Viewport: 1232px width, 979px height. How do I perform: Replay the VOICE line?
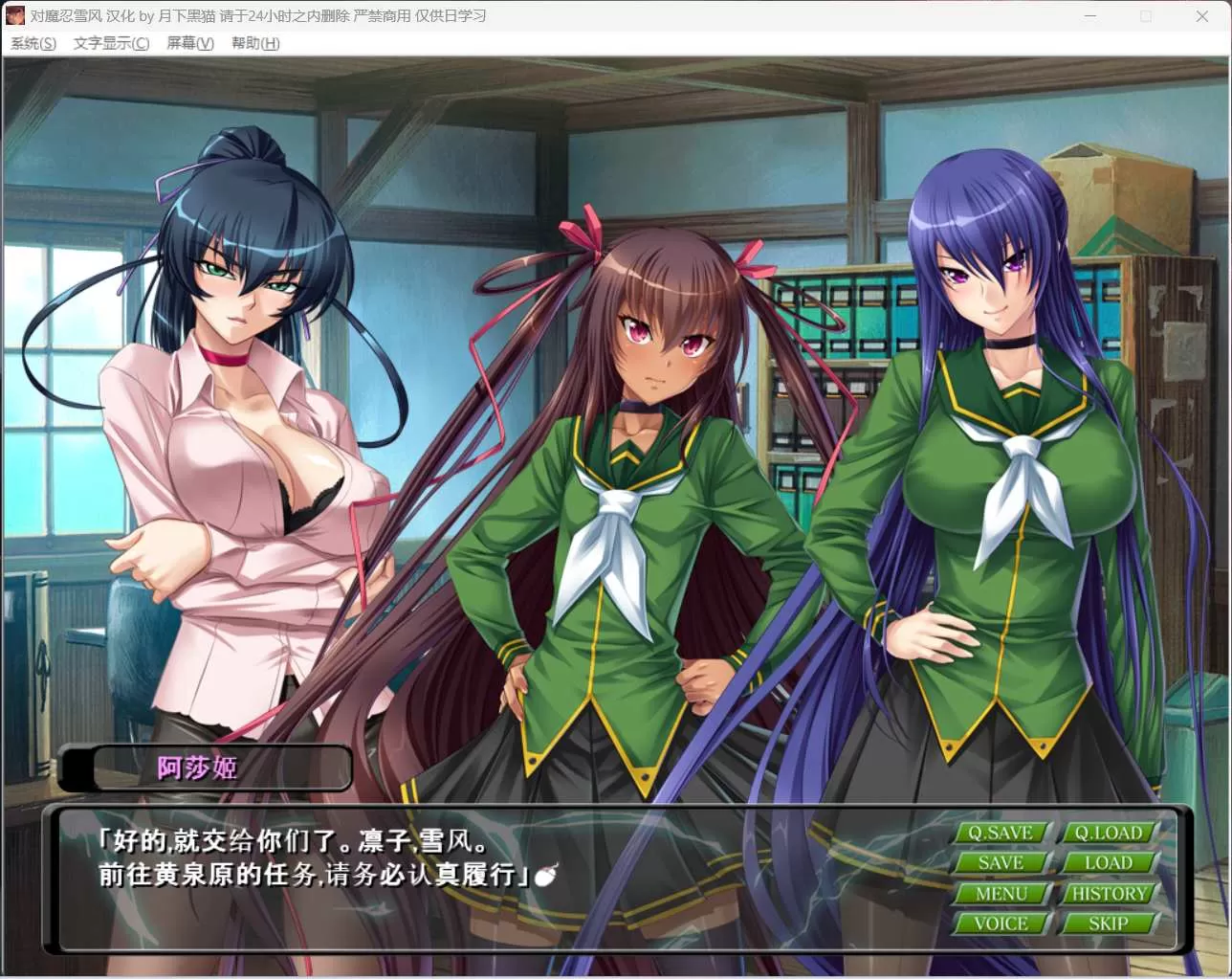[x=1001, y=923]
